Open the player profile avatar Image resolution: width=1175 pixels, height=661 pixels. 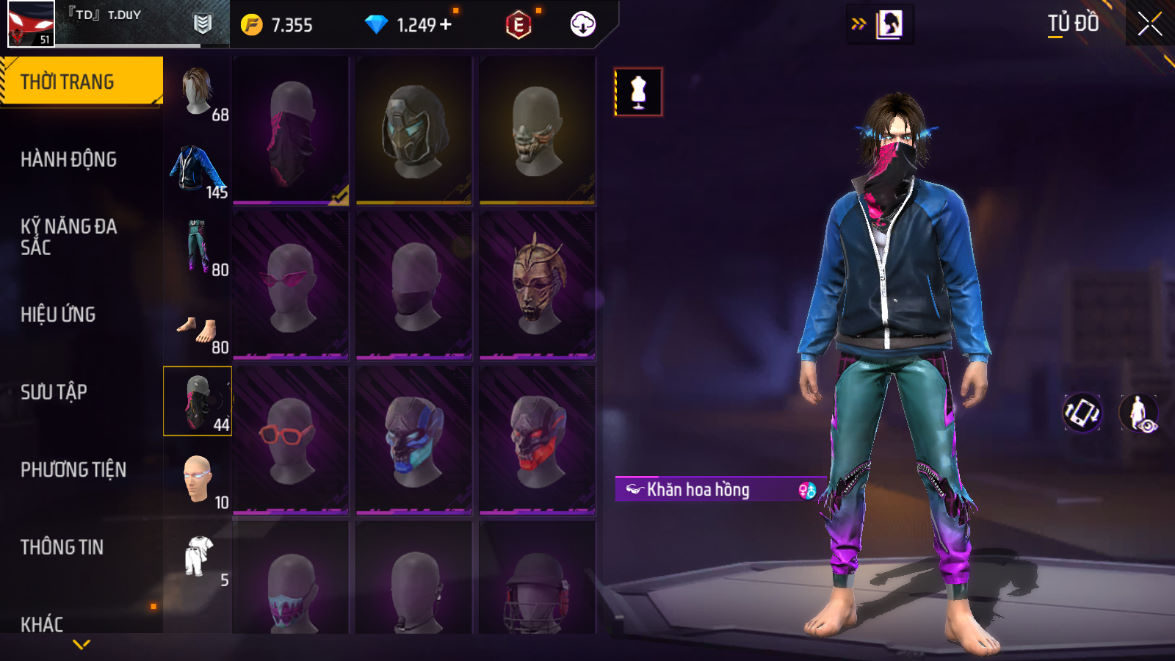point(30,24)
